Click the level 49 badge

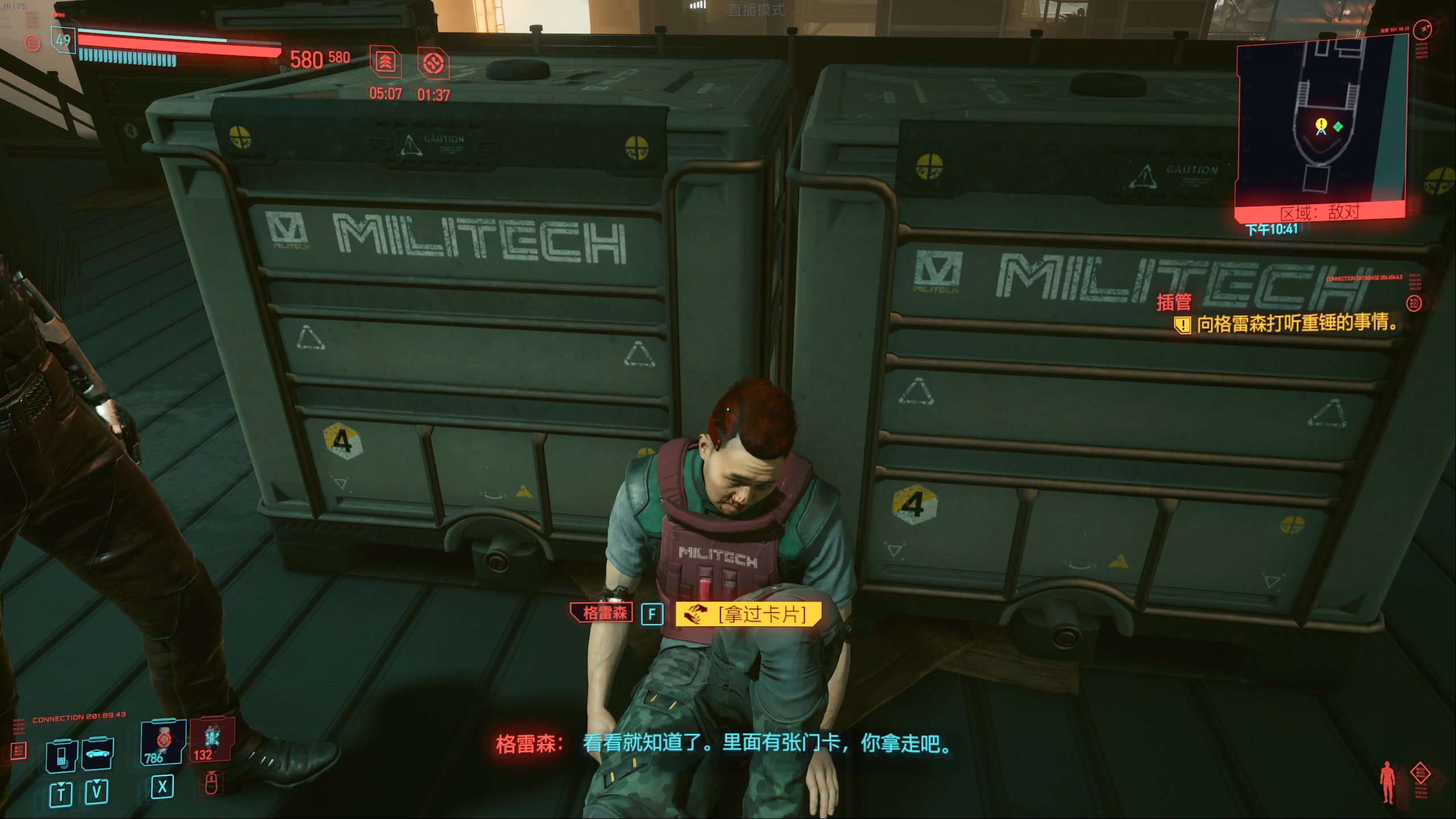point(63,40)
